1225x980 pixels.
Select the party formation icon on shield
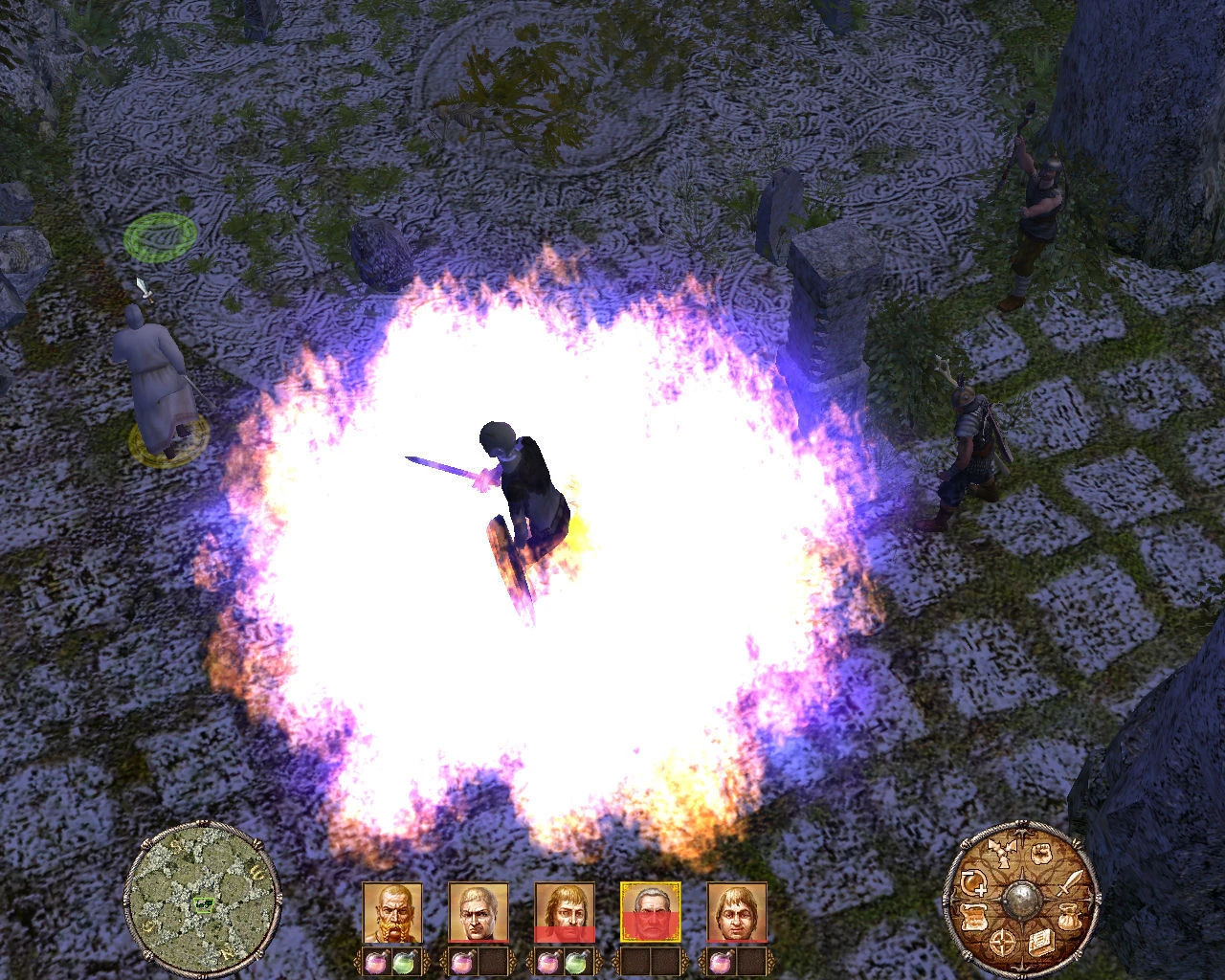click(x=1005, y=853)
